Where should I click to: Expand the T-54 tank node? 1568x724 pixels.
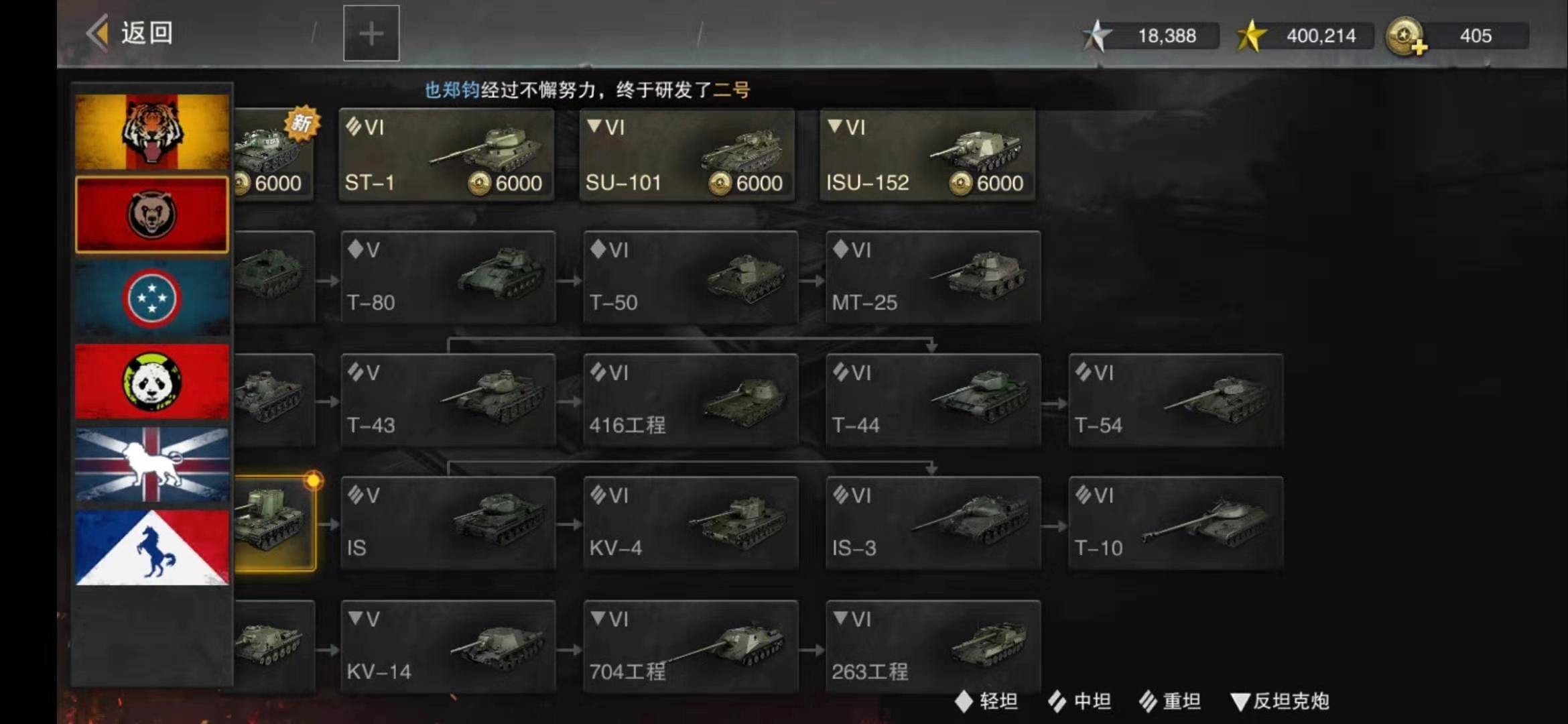[1175, 399]
